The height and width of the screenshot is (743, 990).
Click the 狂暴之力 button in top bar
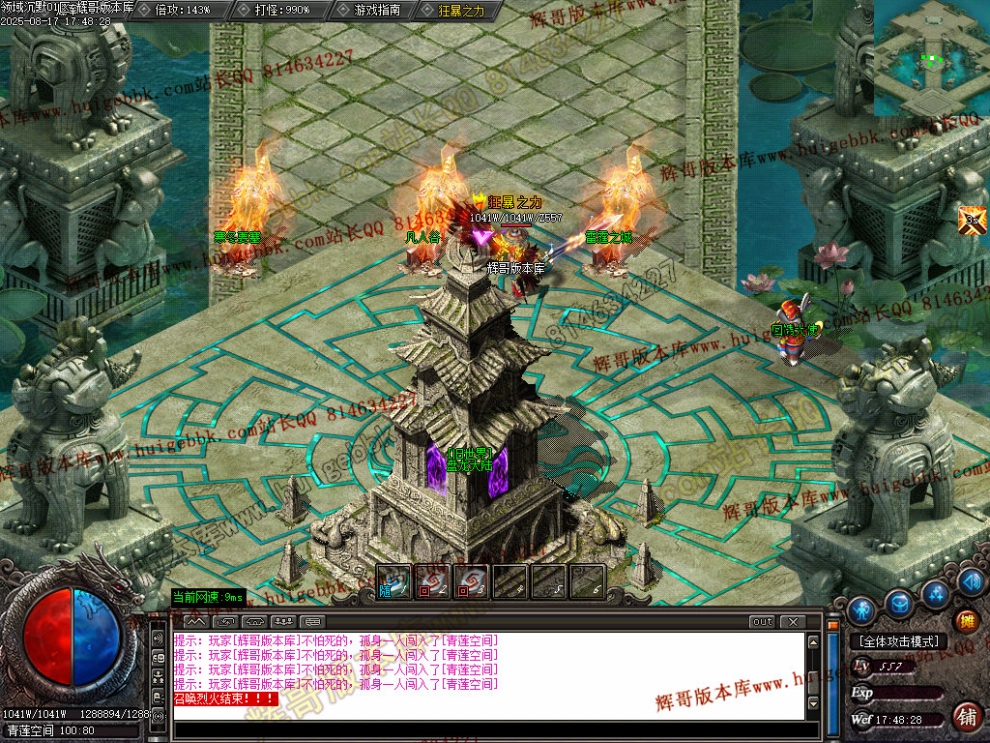[461, 10]
